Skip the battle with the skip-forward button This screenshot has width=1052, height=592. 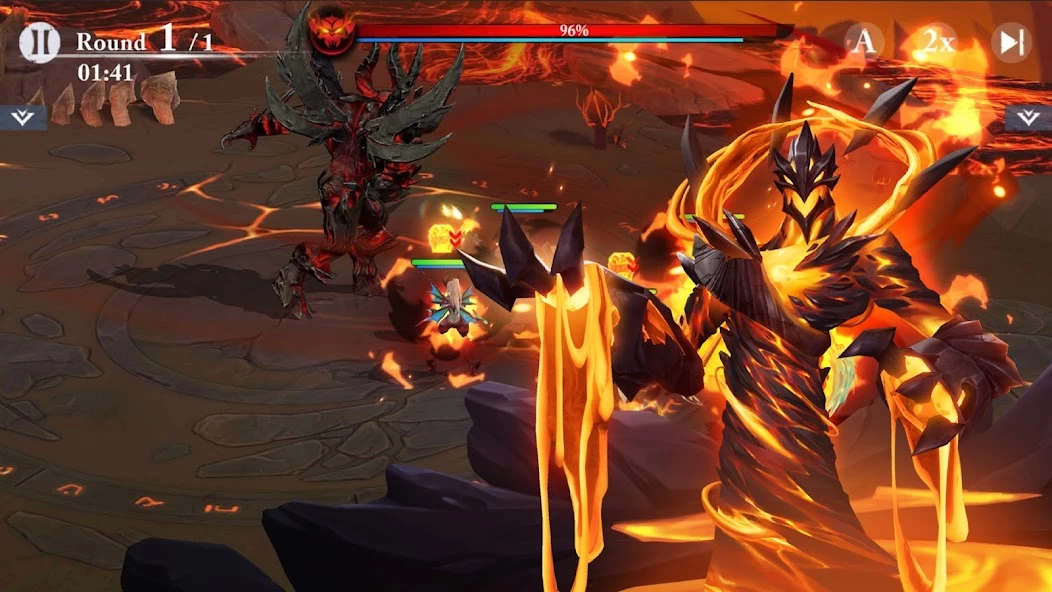pos(1011,42)
